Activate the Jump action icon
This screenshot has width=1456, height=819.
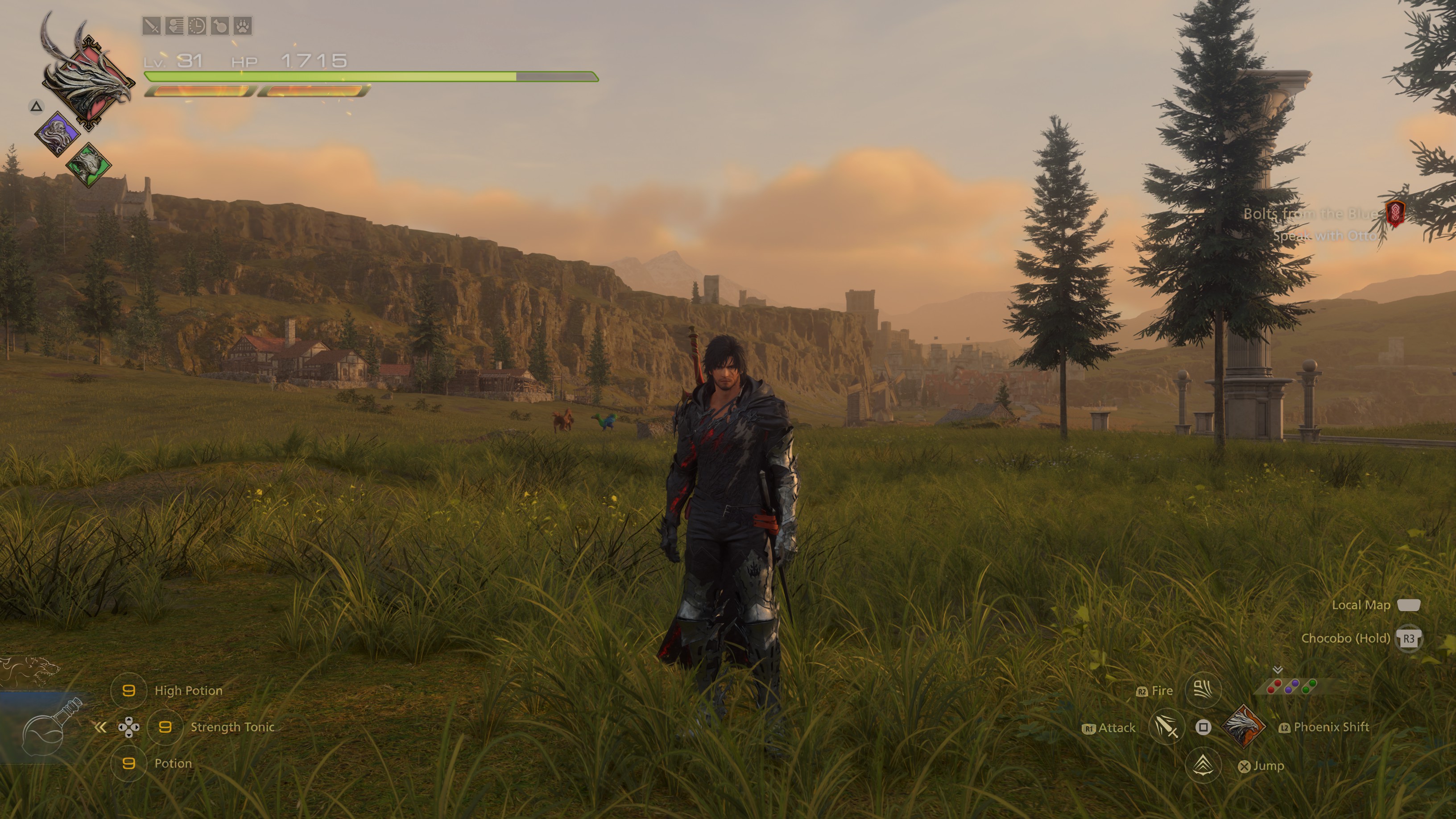1203,765
